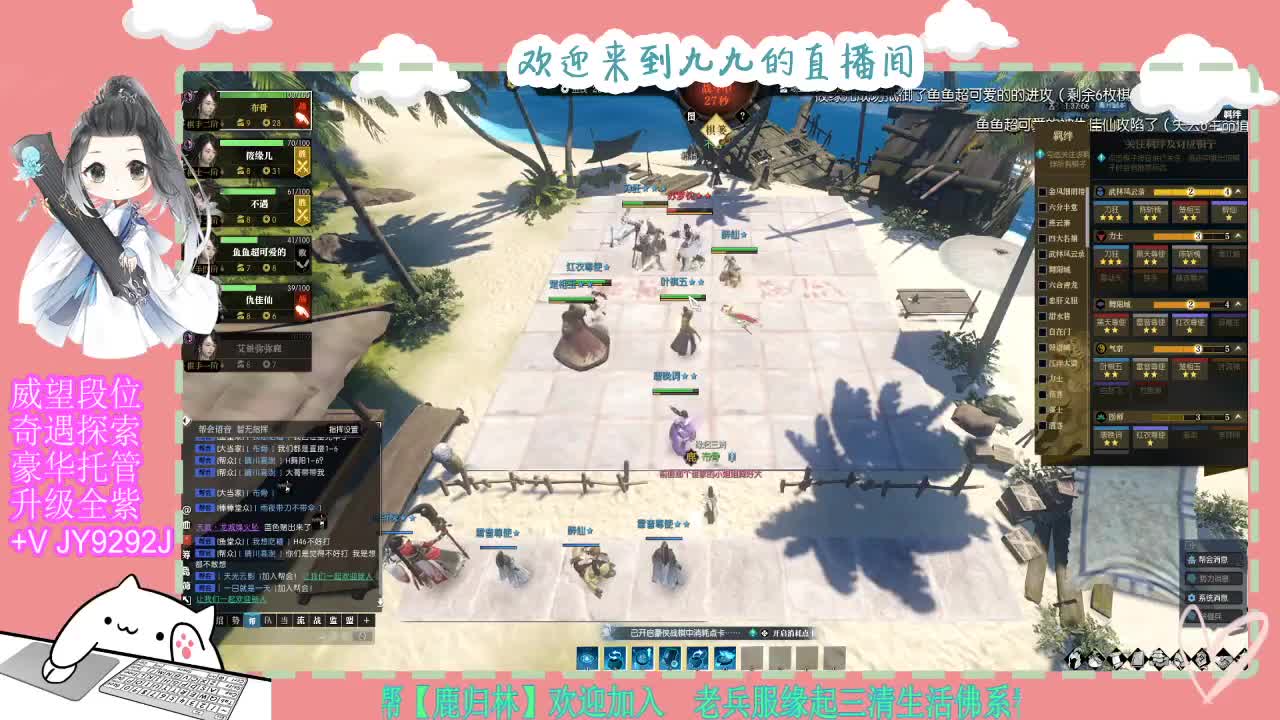The height and width of the screenshot is (720, 1280).
Task: Click the leftmost diamond icon in the bottom-right toolbar
Action: click(1075, 657)
